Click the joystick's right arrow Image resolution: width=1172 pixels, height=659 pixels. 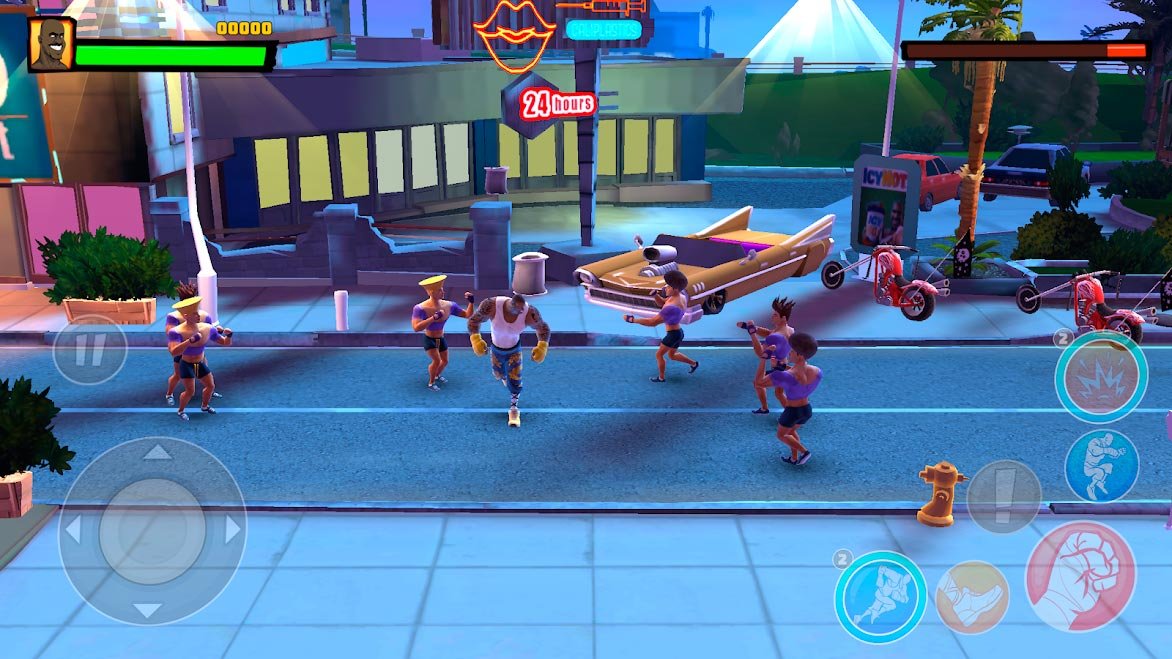232,529
